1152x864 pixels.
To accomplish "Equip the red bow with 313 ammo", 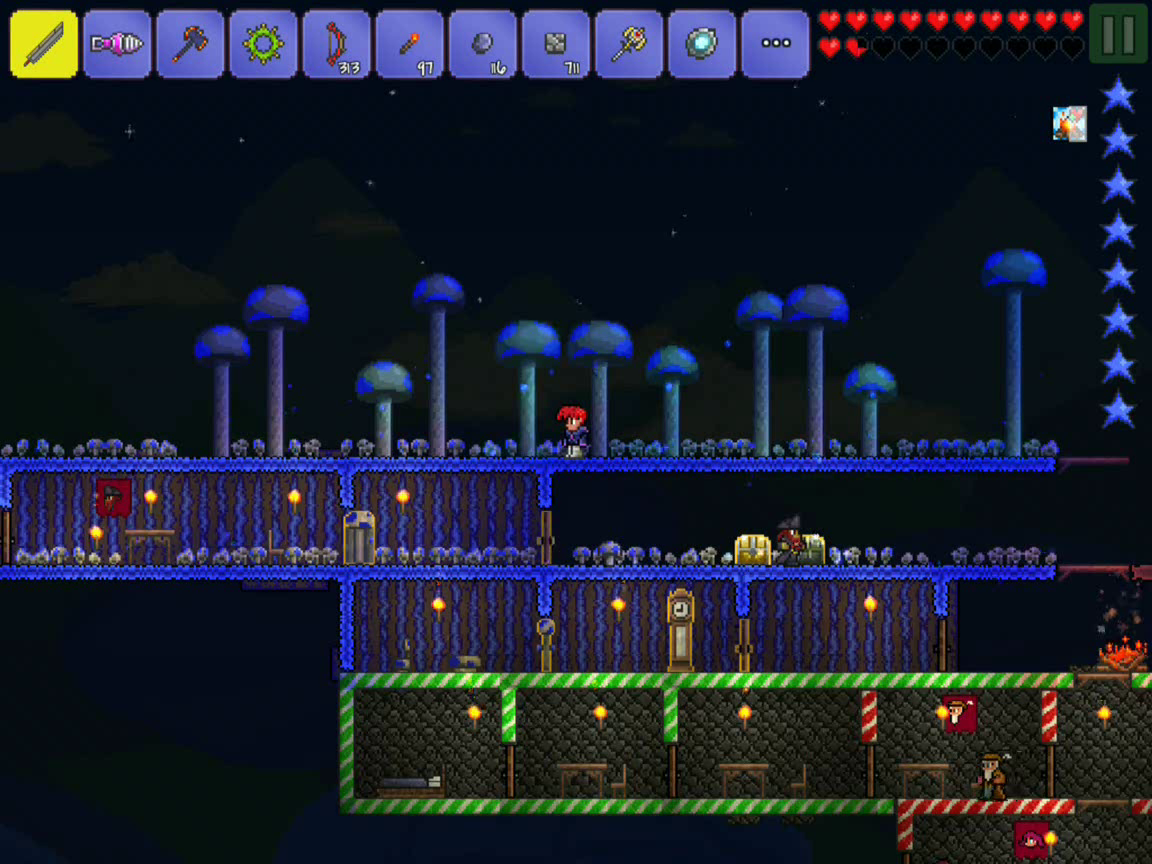I will click(x=336, y=44).
